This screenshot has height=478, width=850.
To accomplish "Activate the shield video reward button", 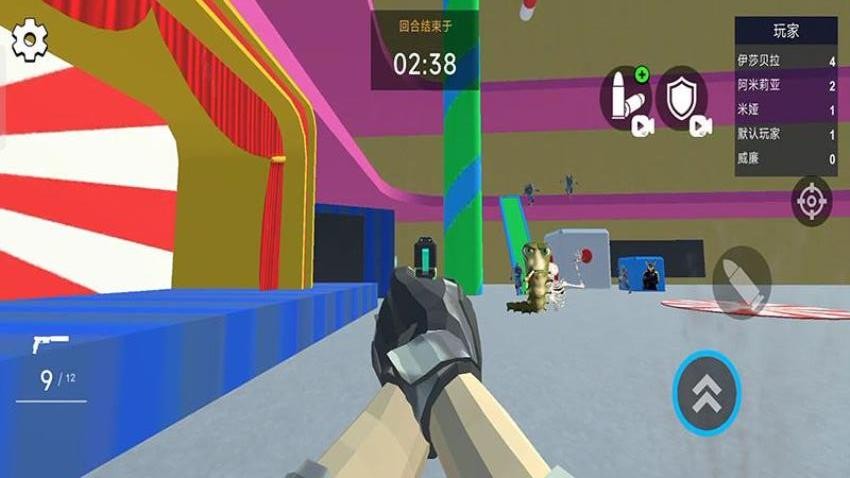I will 682,99.
